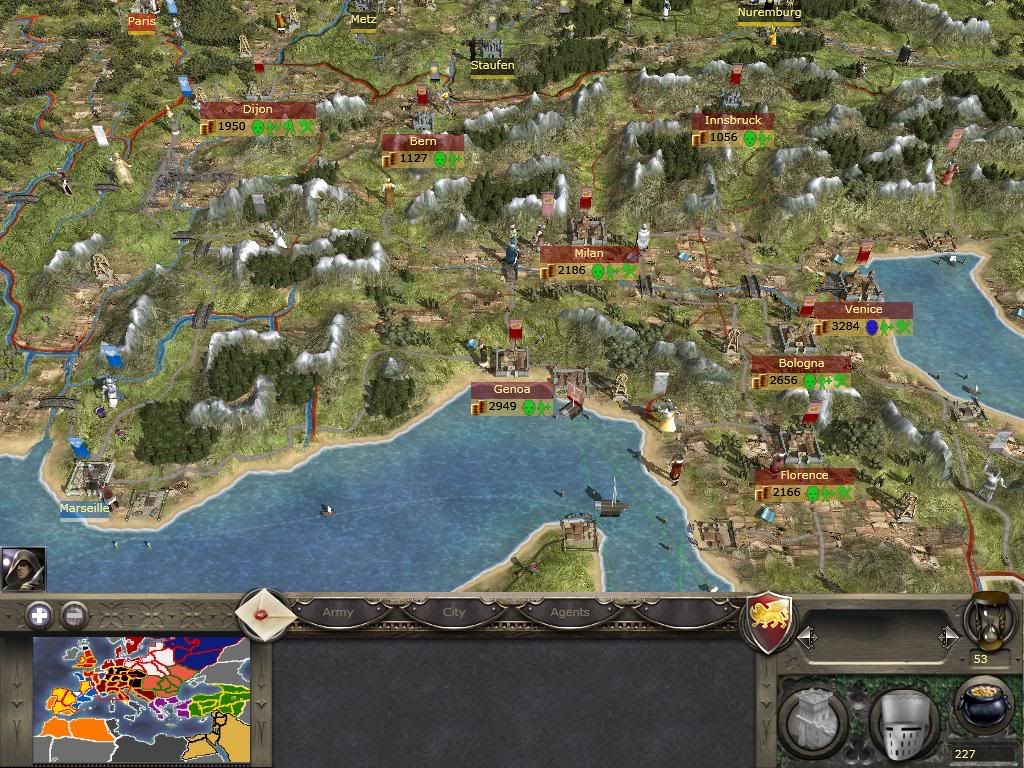Select the Dijon settlement label
The image size is (1024, 768).
coord(258,110)
